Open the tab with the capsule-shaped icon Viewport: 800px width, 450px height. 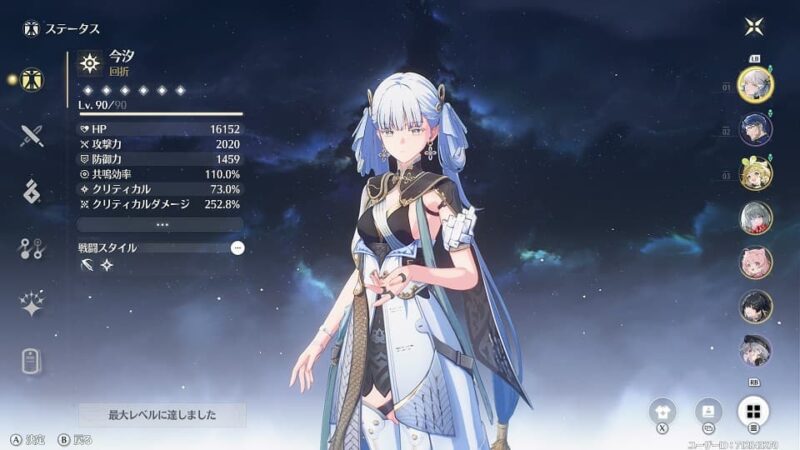tap(32, 362)
